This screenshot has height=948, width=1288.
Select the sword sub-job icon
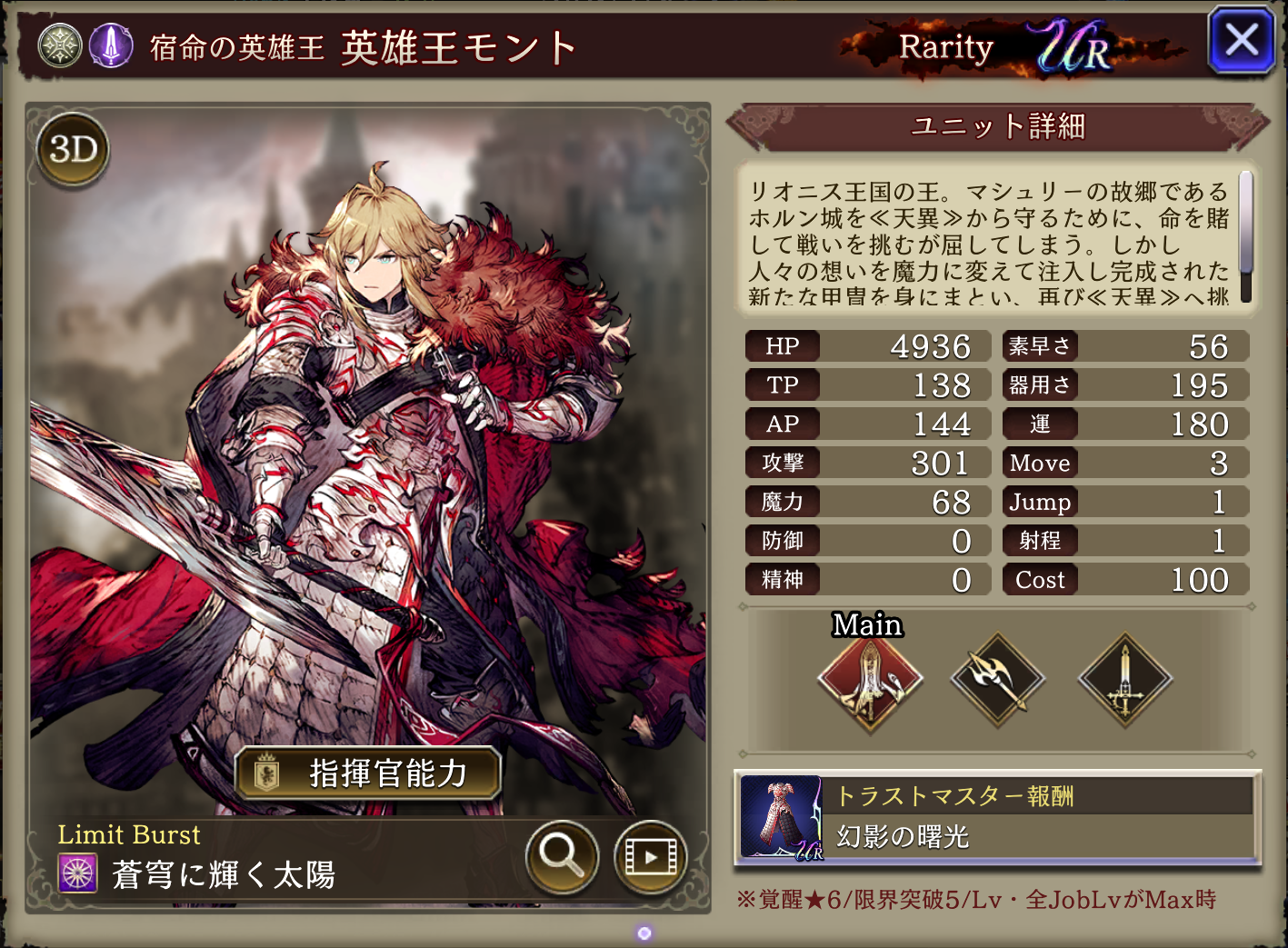(1124, 680)
